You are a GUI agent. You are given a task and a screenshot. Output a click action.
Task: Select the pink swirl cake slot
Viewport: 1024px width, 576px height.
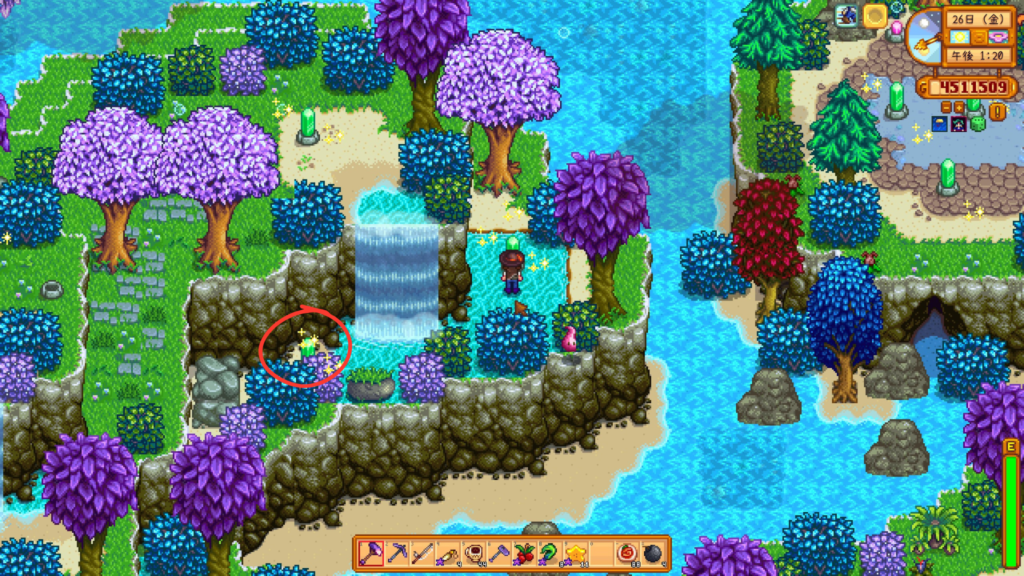point(627,552)
